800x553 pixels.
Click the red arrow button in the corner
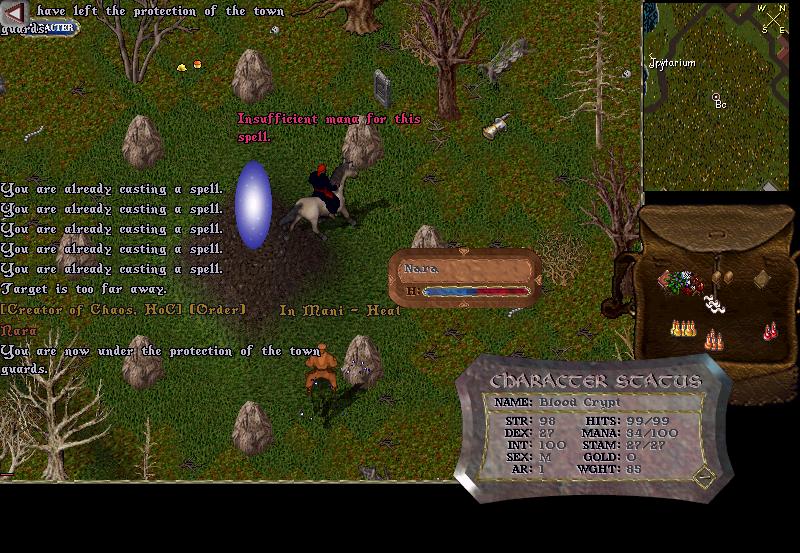click(14, 12)
